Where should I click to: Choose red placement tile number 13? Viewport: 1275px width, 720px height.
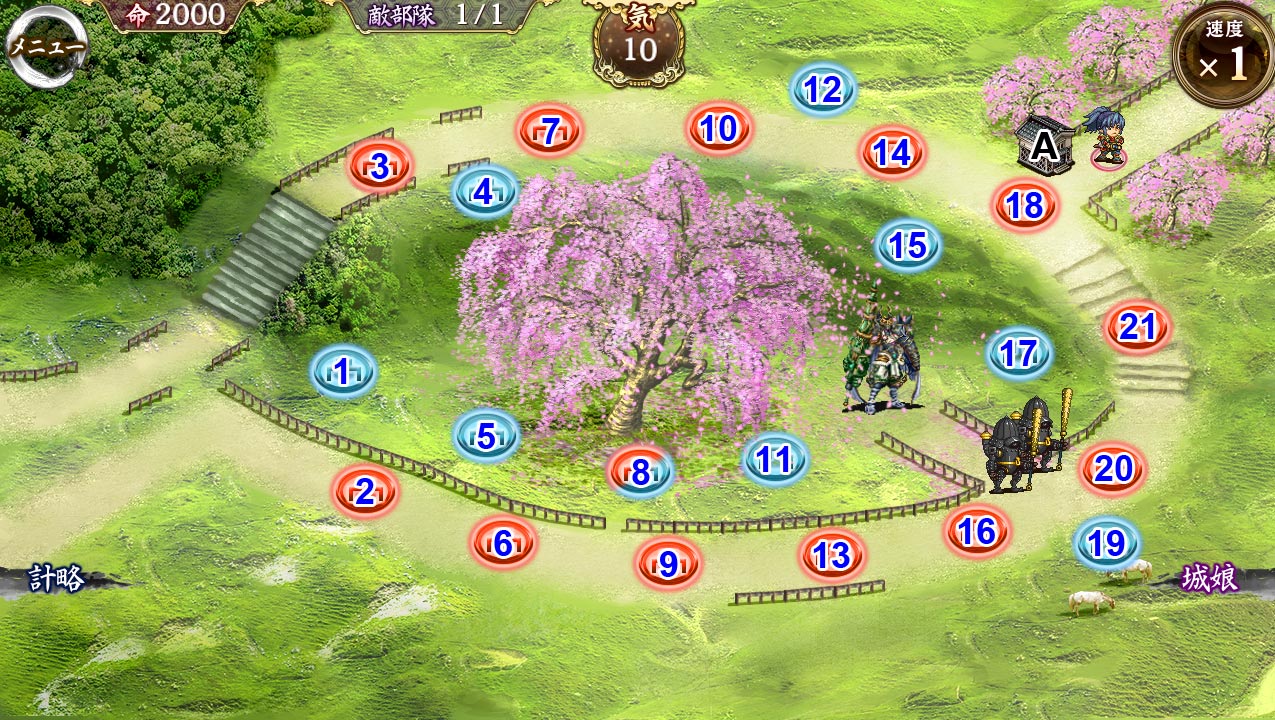coord(832,555)
